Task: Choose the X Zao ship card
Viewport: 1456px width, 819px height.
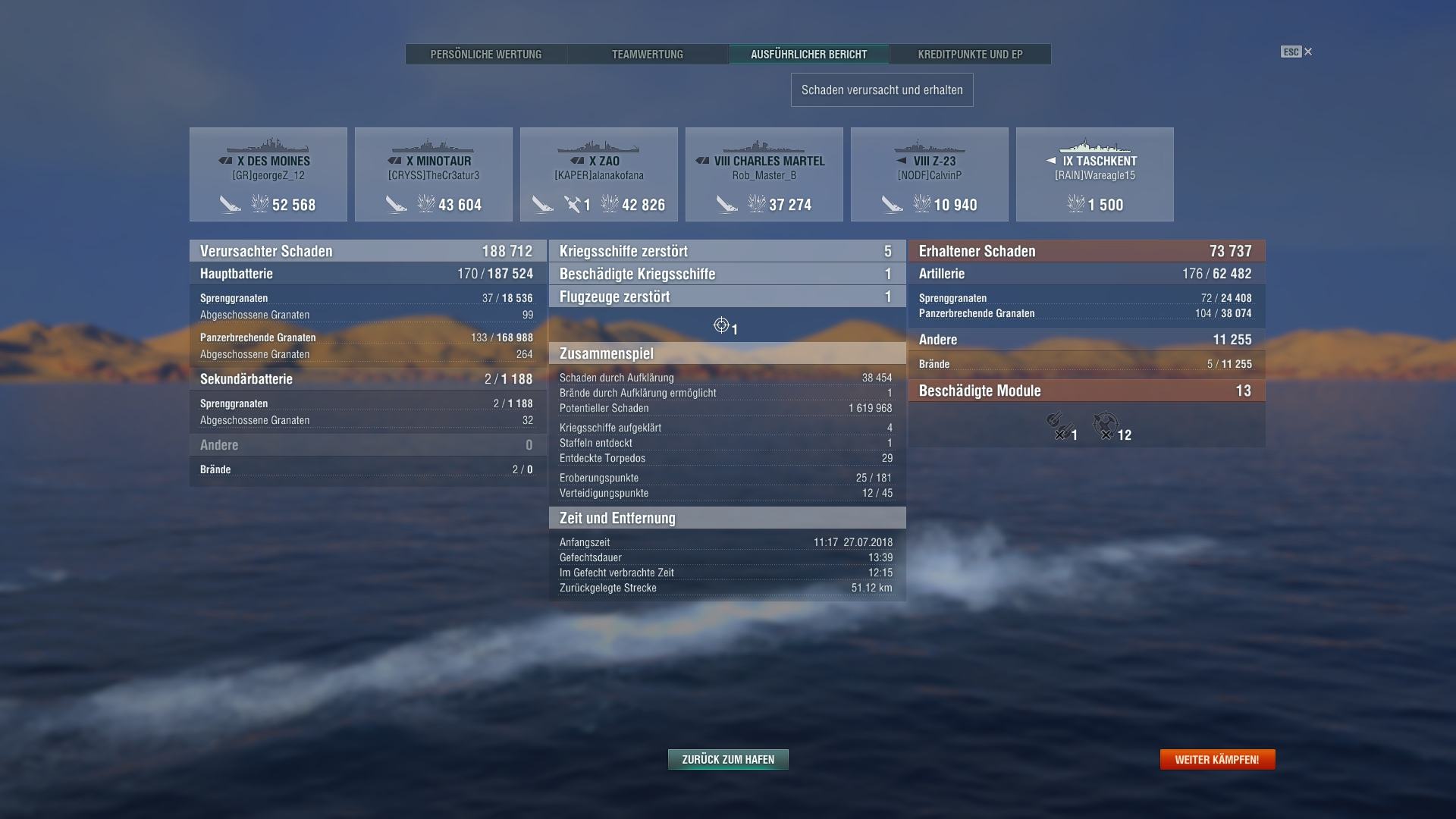Action: pyautogui.click(x=599, y=174)
